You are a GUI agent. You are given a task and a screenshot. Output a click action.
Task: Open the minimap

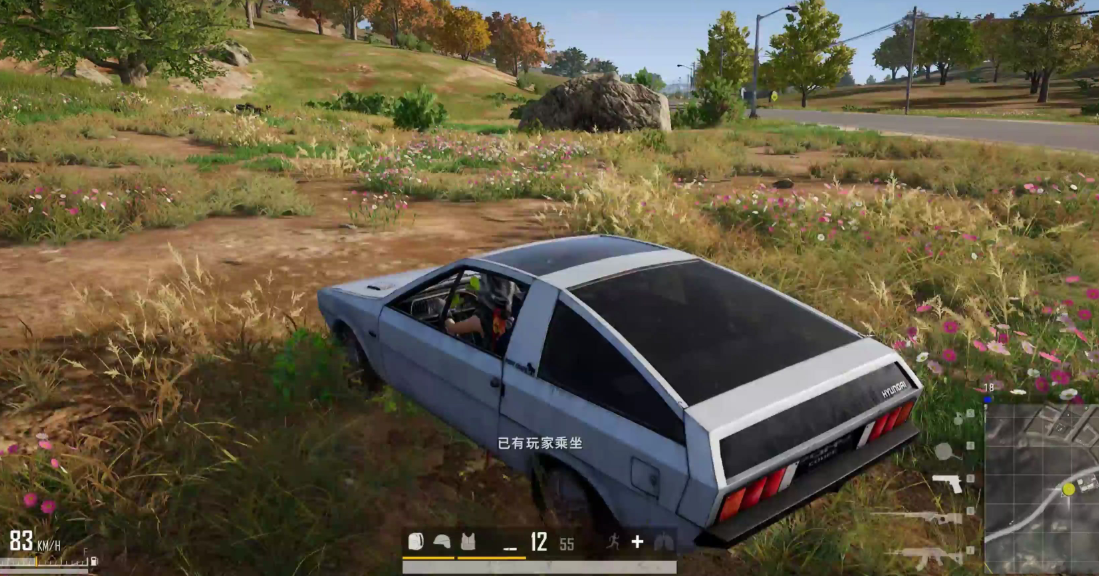point(1041,488)
